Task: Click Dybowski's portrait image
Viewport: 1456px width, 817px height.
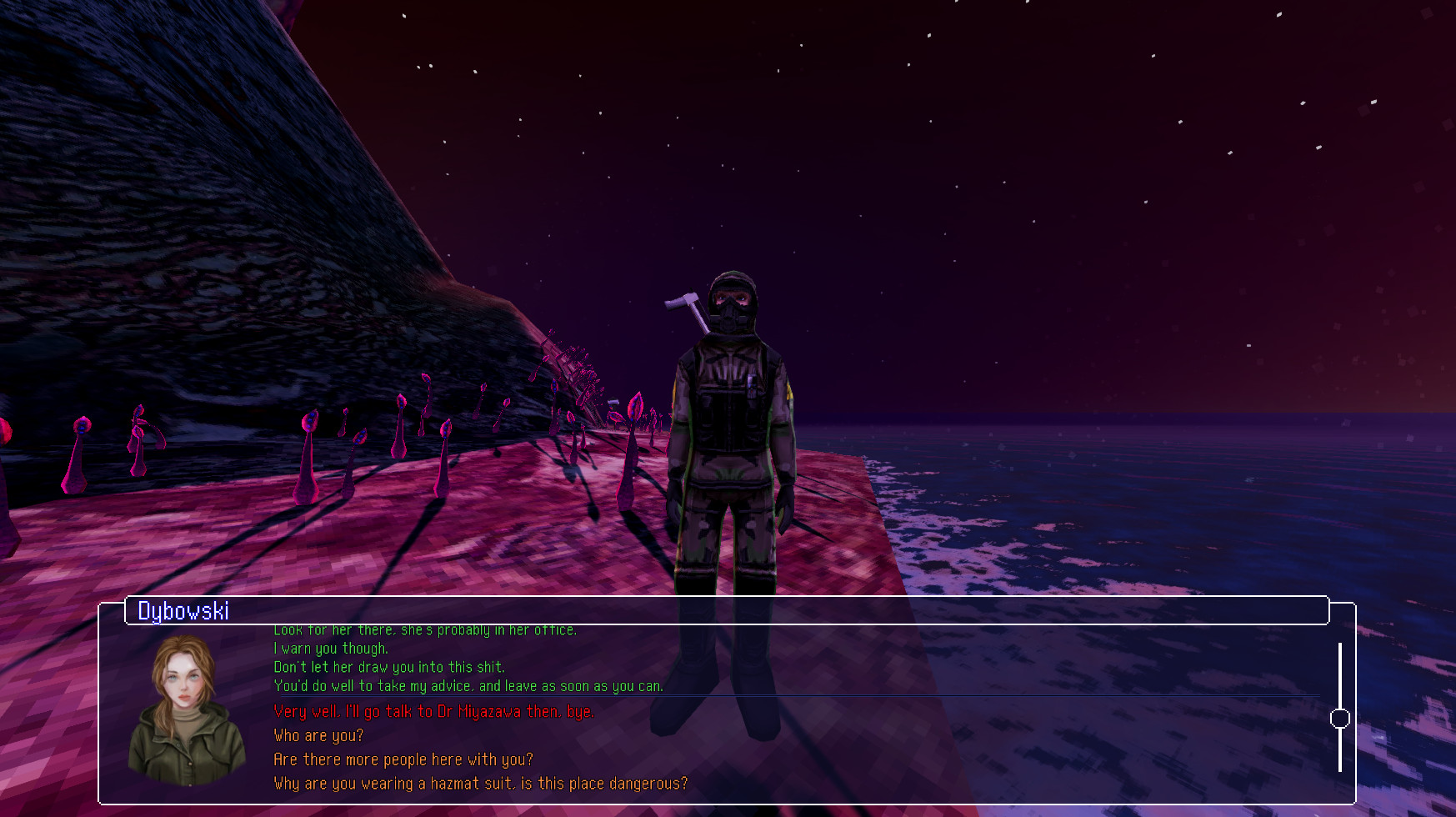Action: tap(183, 714)
